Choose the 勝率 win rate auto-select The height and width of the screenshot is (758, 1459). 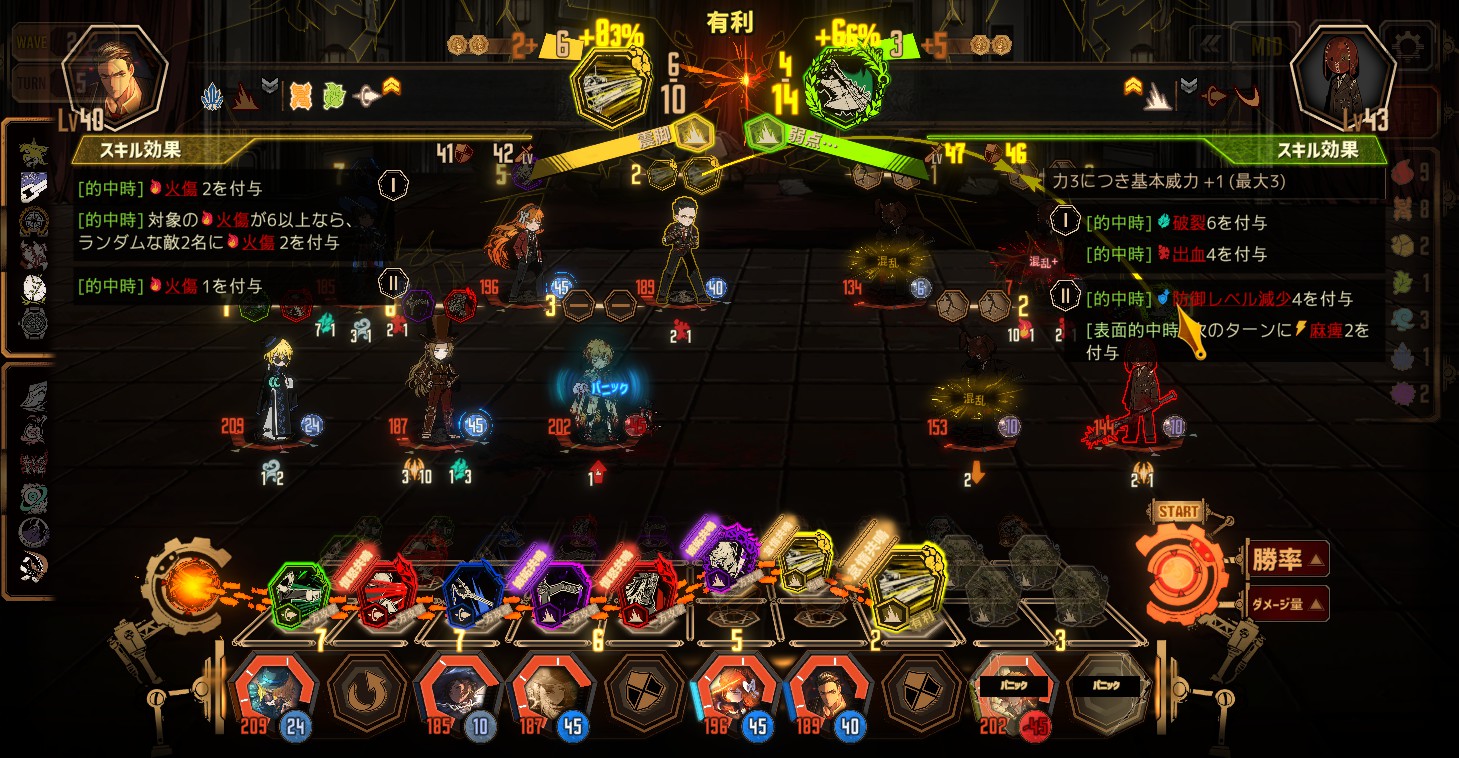[x=1288, y=559]
